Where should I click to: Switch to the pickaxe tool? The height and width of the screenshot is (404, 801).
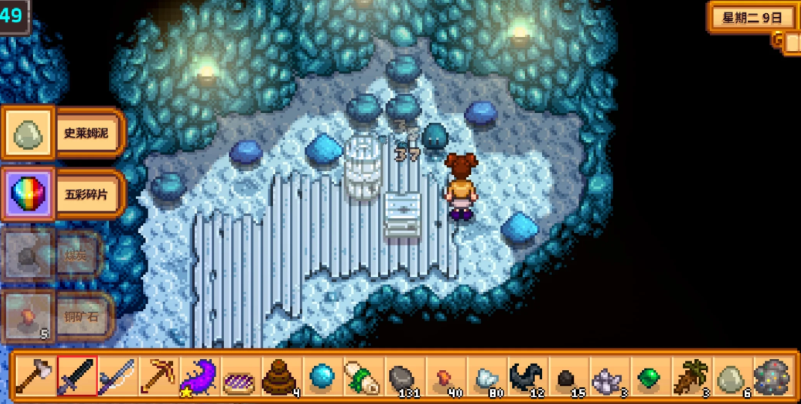coord(157,377)
